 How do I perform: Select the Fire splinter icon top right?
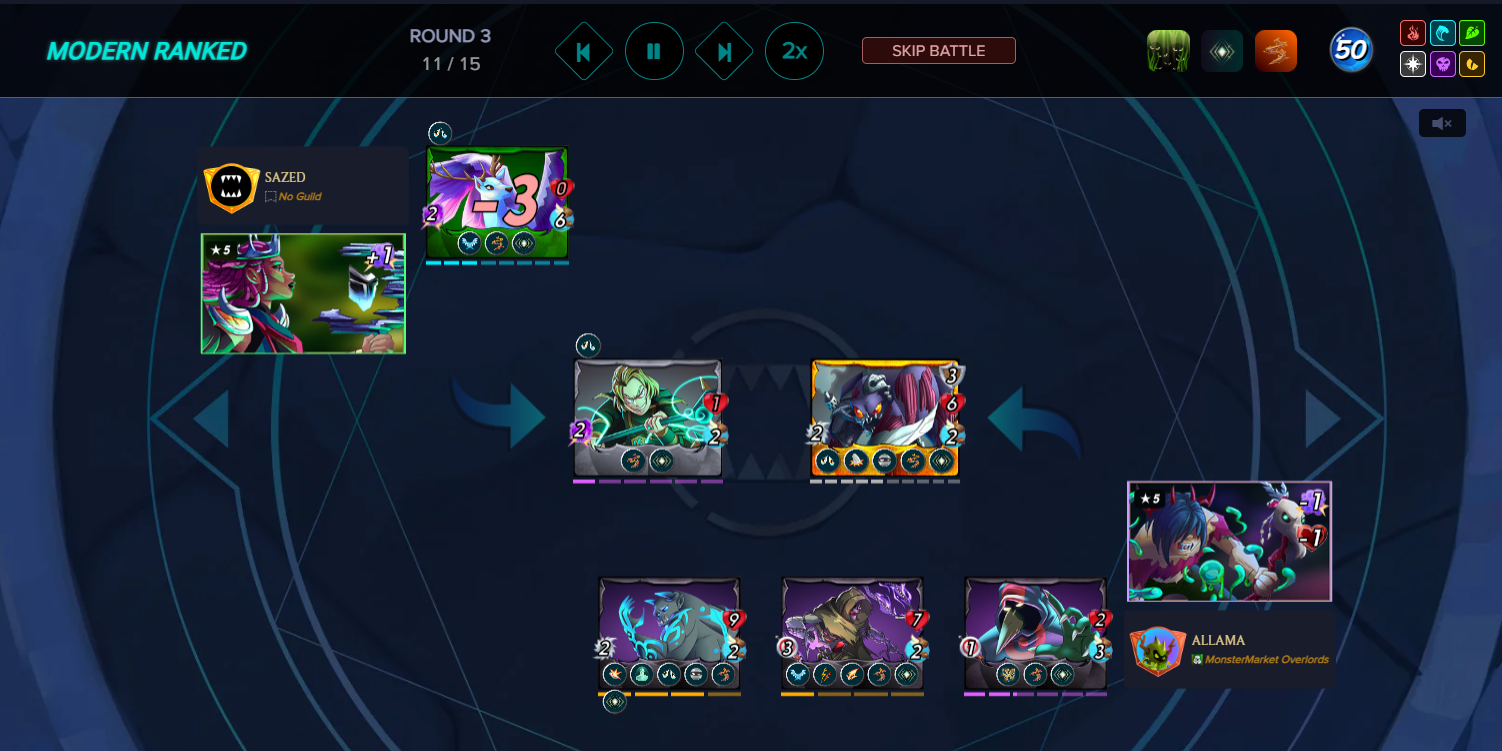click(x=1413, y=33)
